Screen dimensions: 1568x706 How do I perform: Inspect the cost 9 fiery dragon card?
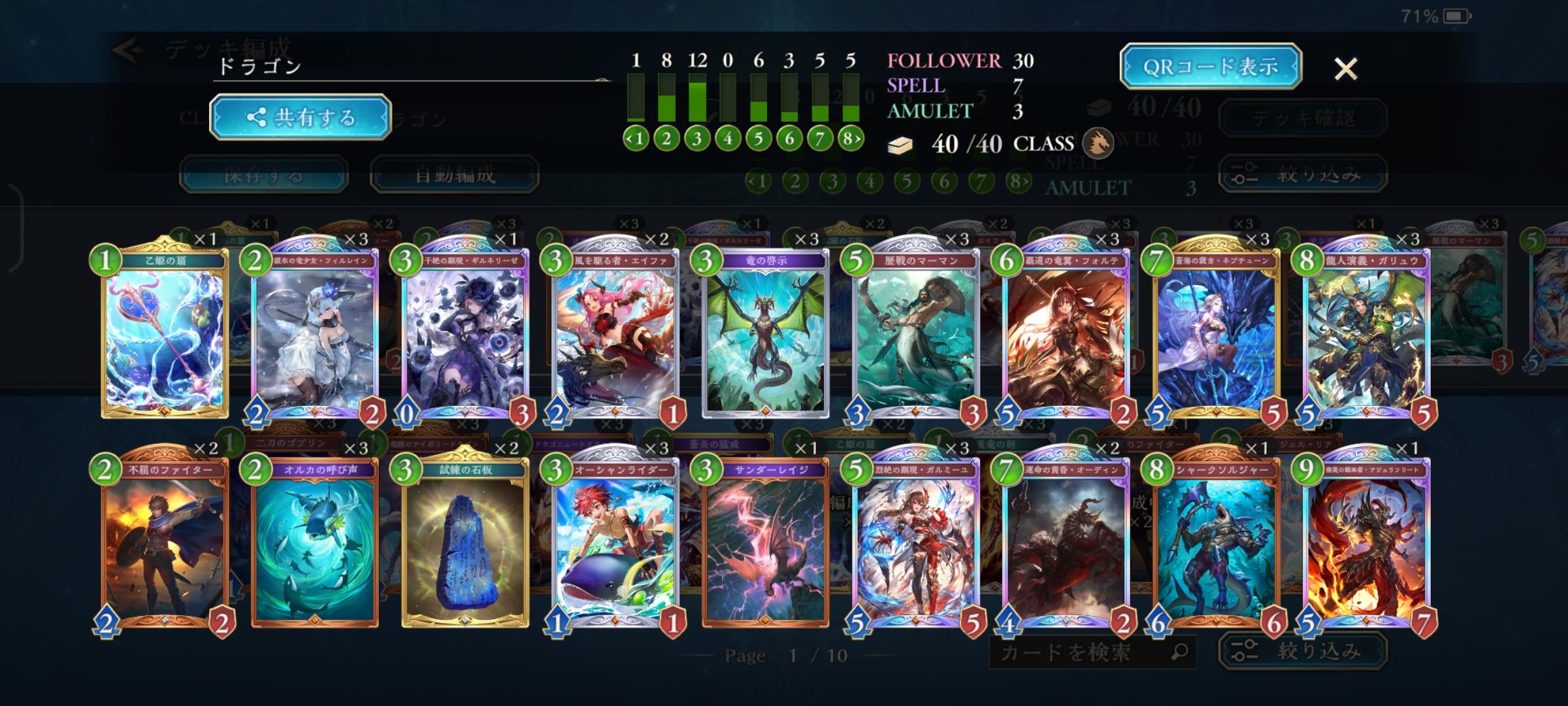coord(1367,543)
